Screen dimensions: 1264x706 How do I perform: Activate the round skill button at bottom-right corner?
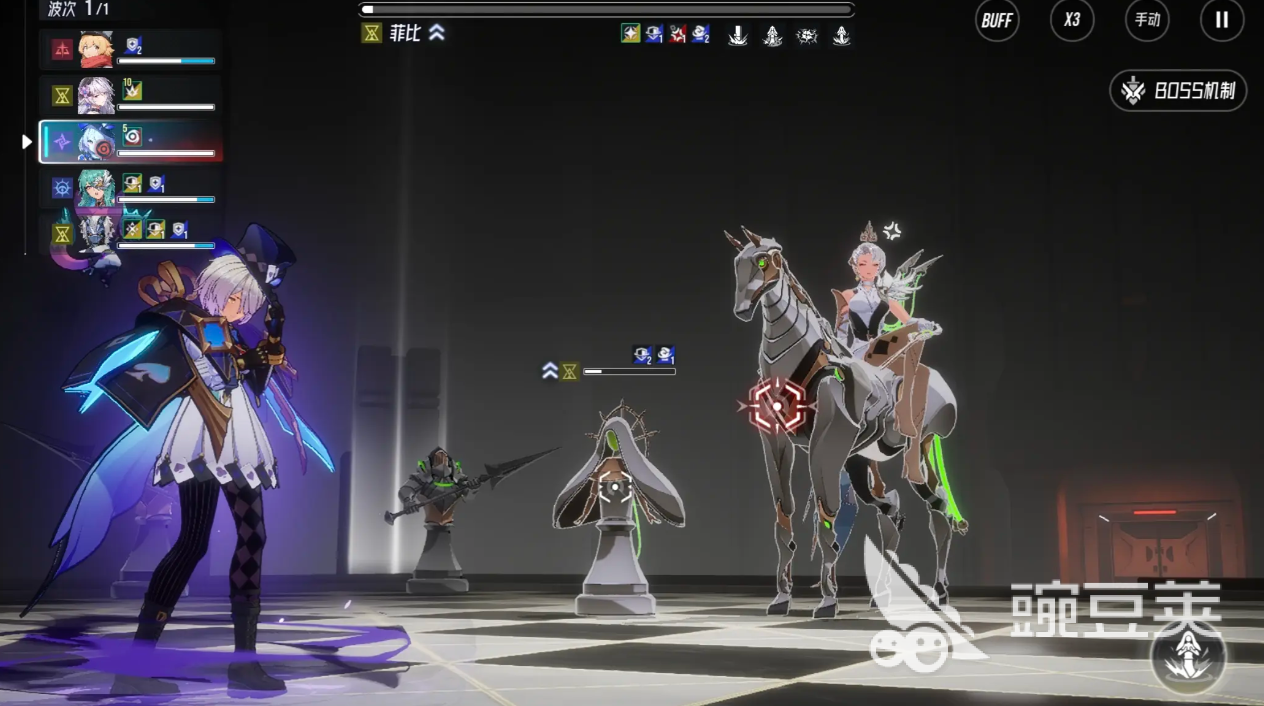tap(1188, 657)
